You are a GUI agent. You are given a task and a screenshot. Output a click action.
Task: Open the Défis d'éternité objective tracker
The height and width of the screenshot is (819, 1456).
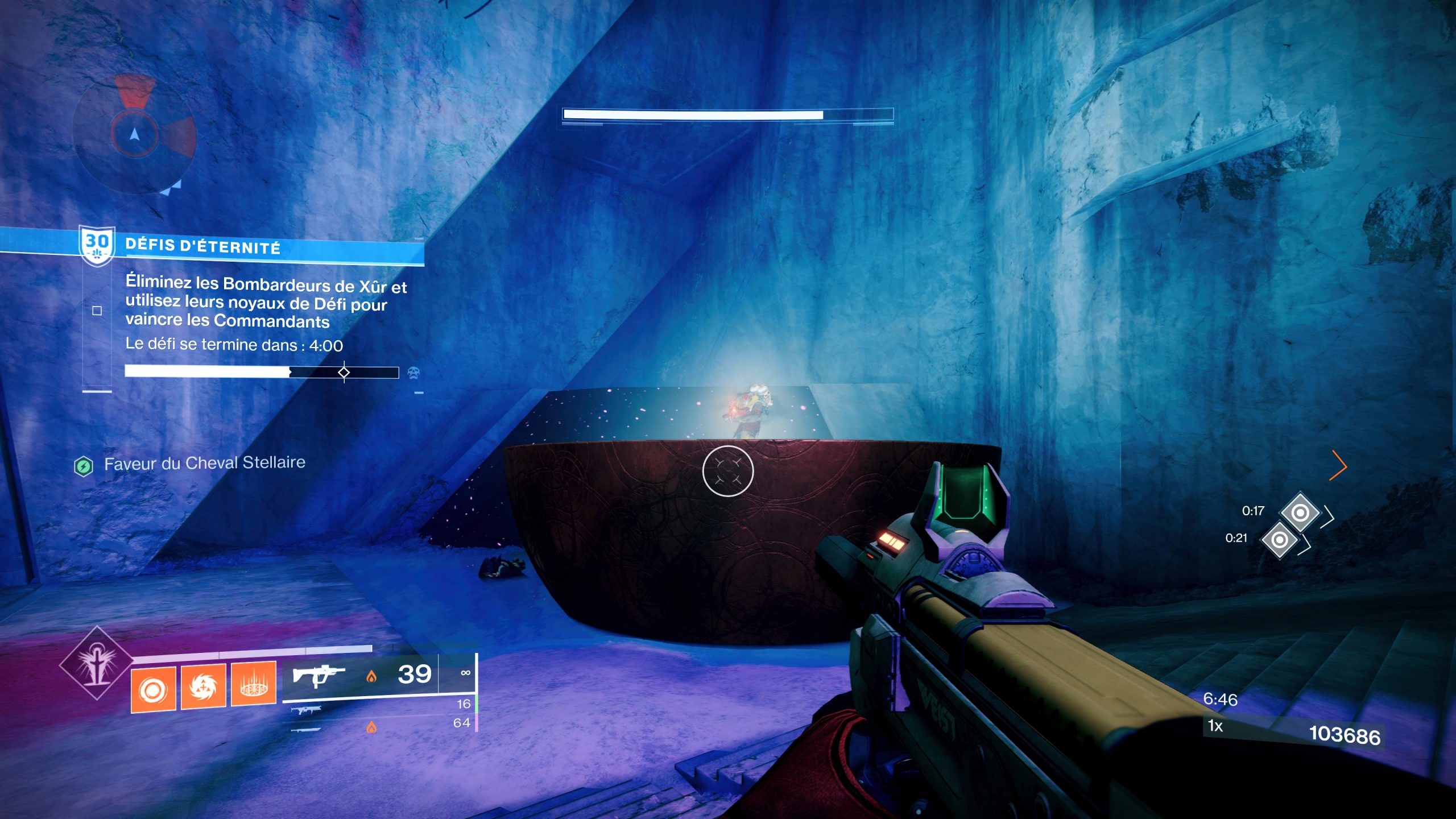coord(202,247)
